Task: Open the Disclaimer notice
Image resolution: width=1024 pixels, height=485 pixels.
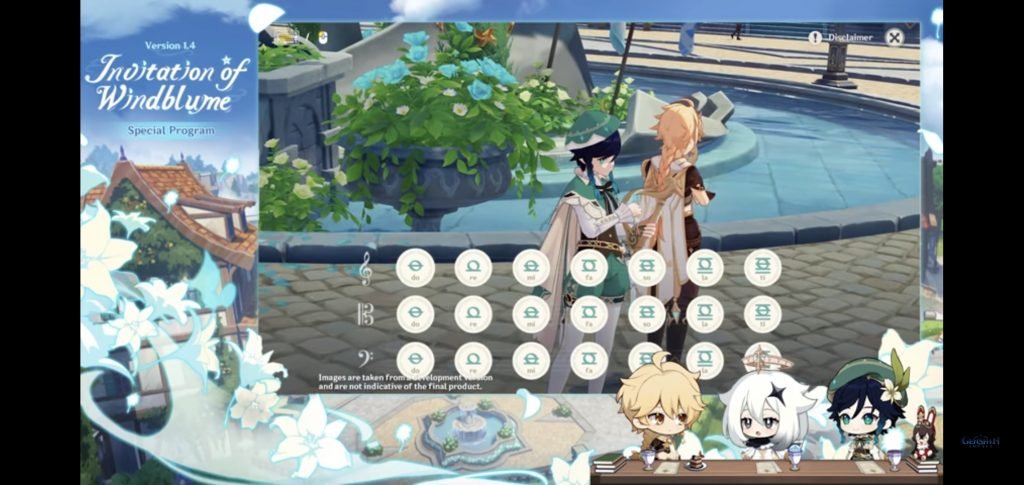Action: point(841,38)
